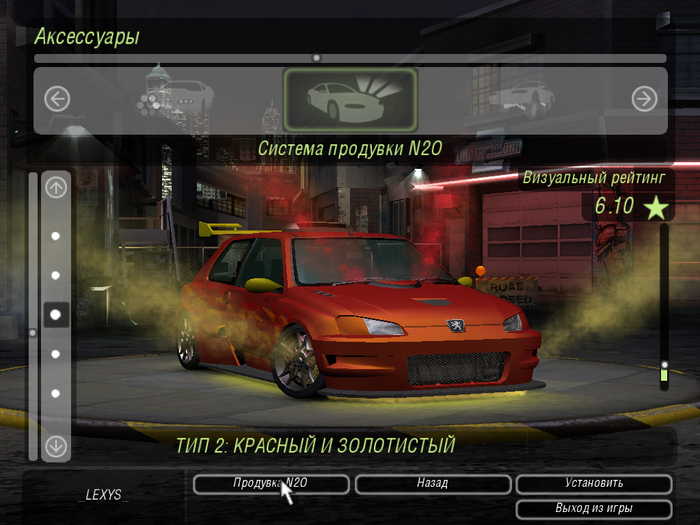Activate the Продувка N2O button
This screenshot has width=700, height=525.
pyautogui.click(x=271, y=484)
